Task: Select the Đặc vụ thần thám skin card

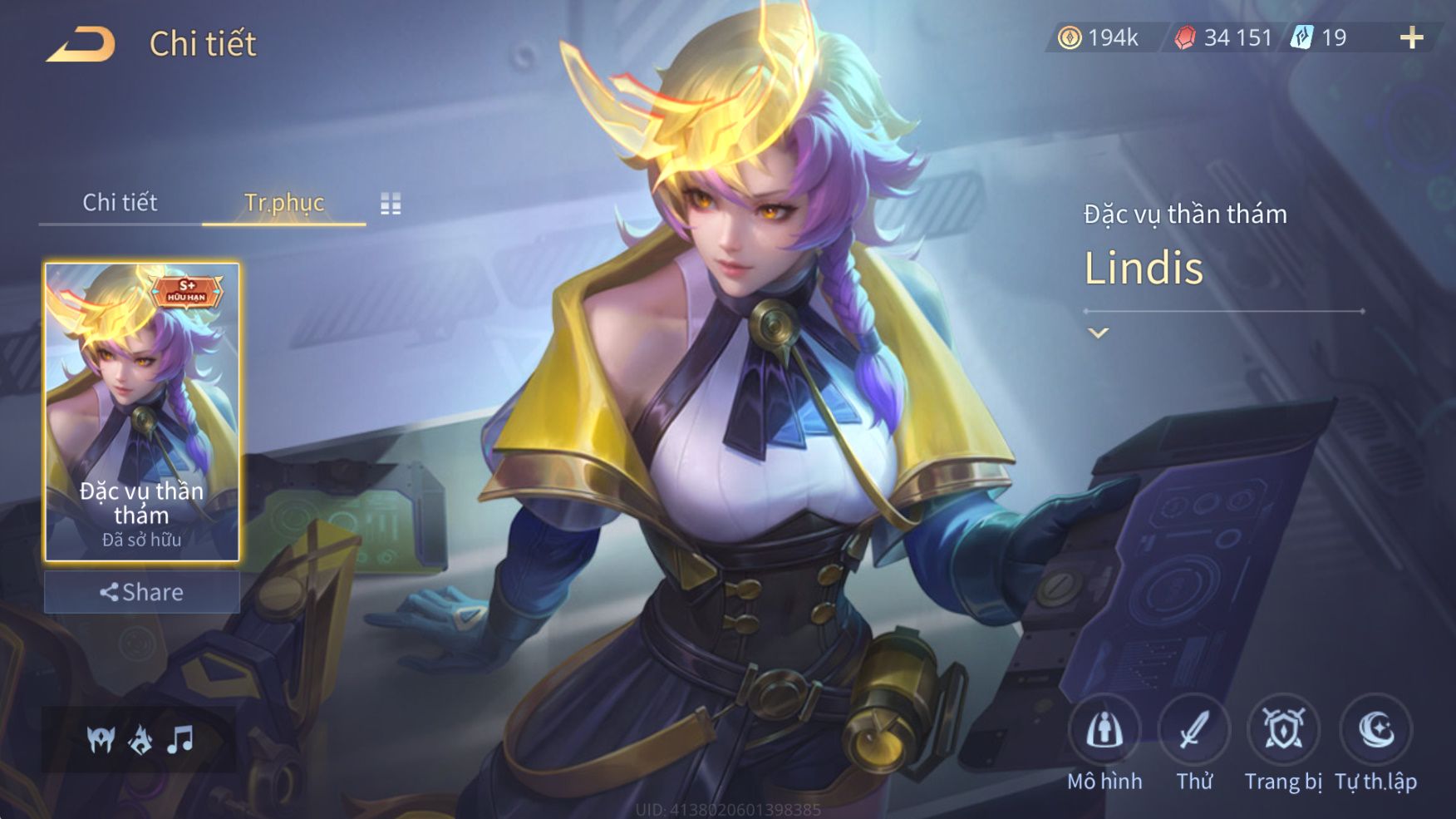Action: click(x=142, y=412)
